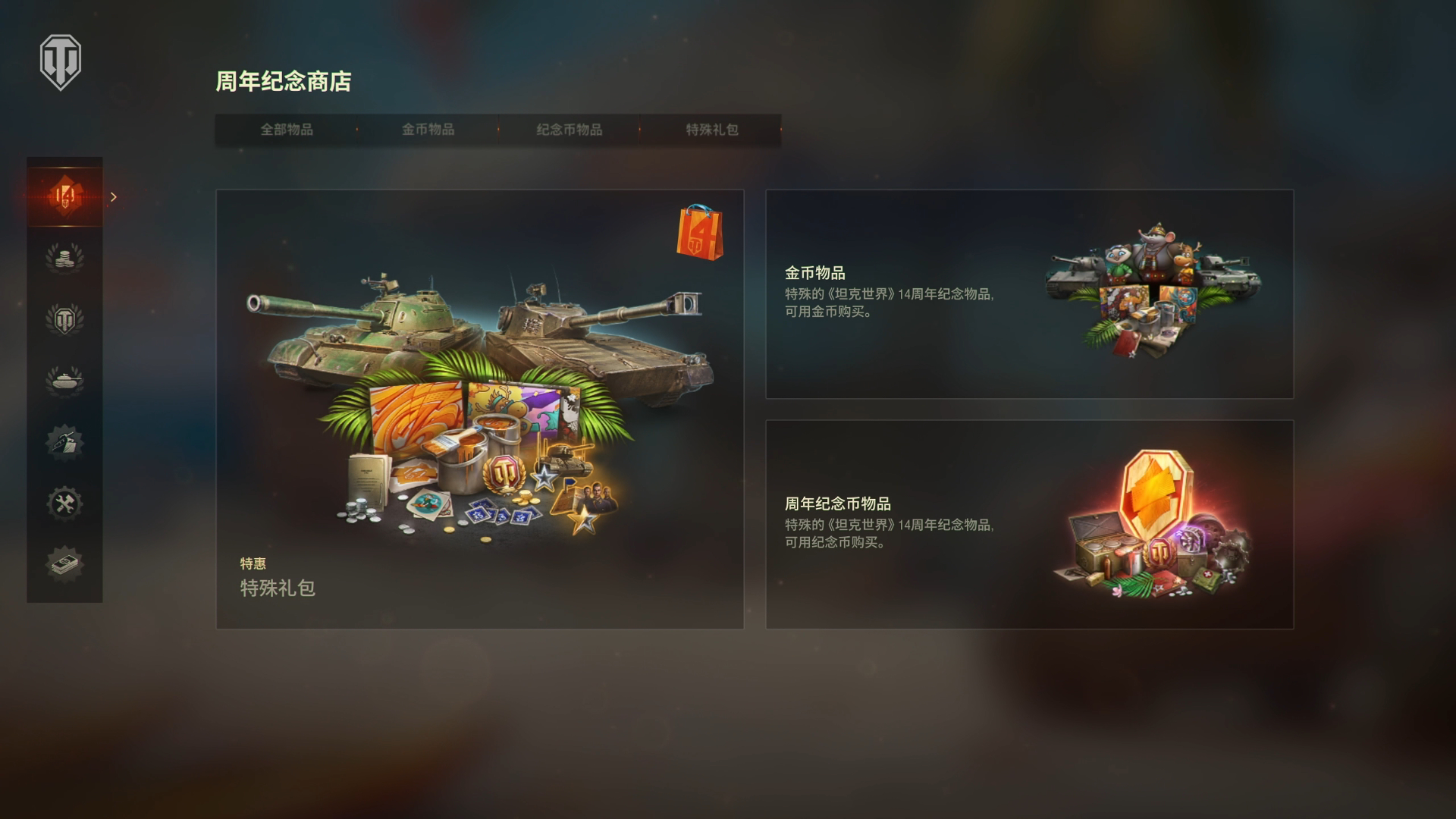Open the coins achievement section in sidebar

coord(64,256)
